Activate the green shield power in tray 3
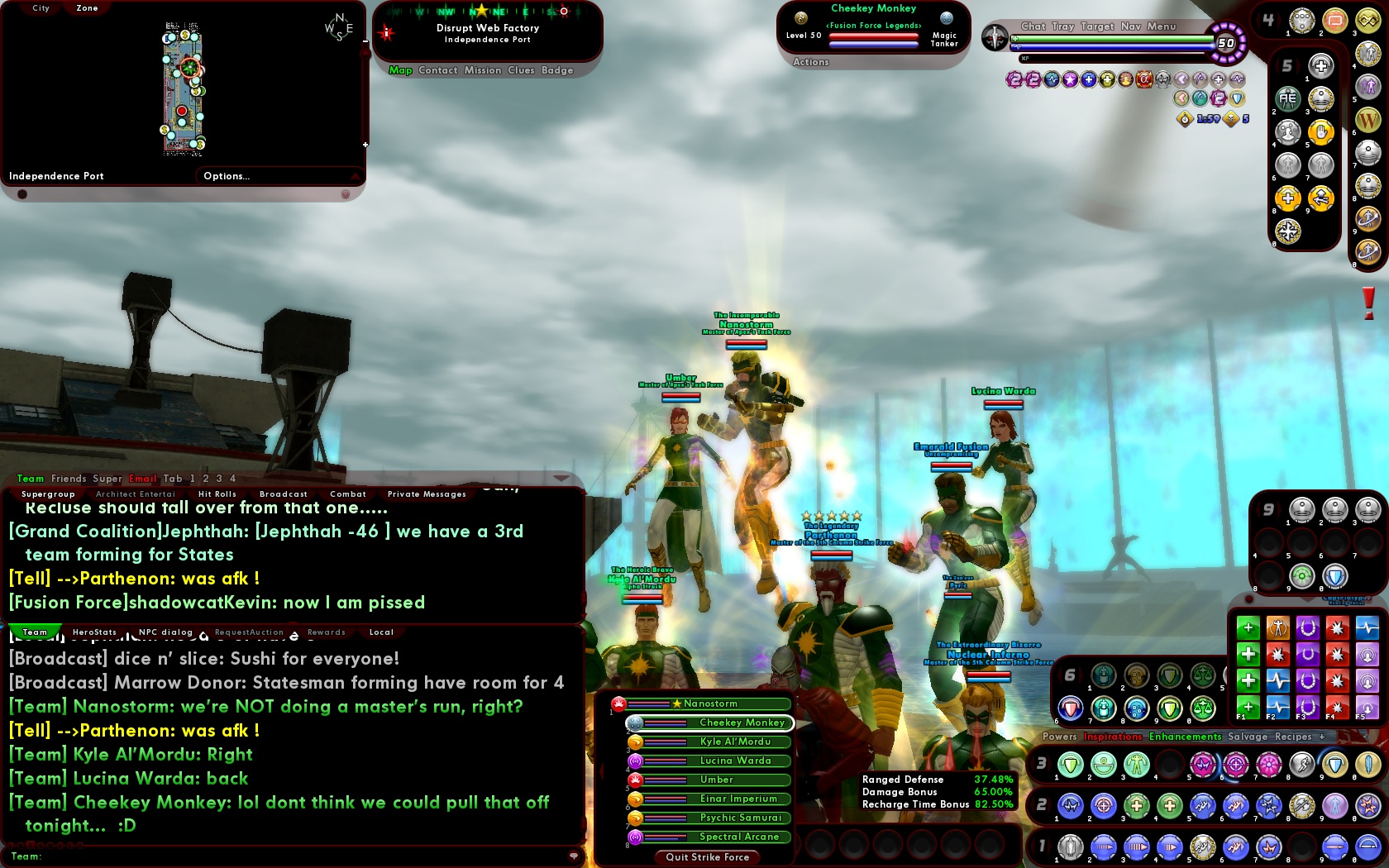1389x868 pixels. click(1070, 765)
